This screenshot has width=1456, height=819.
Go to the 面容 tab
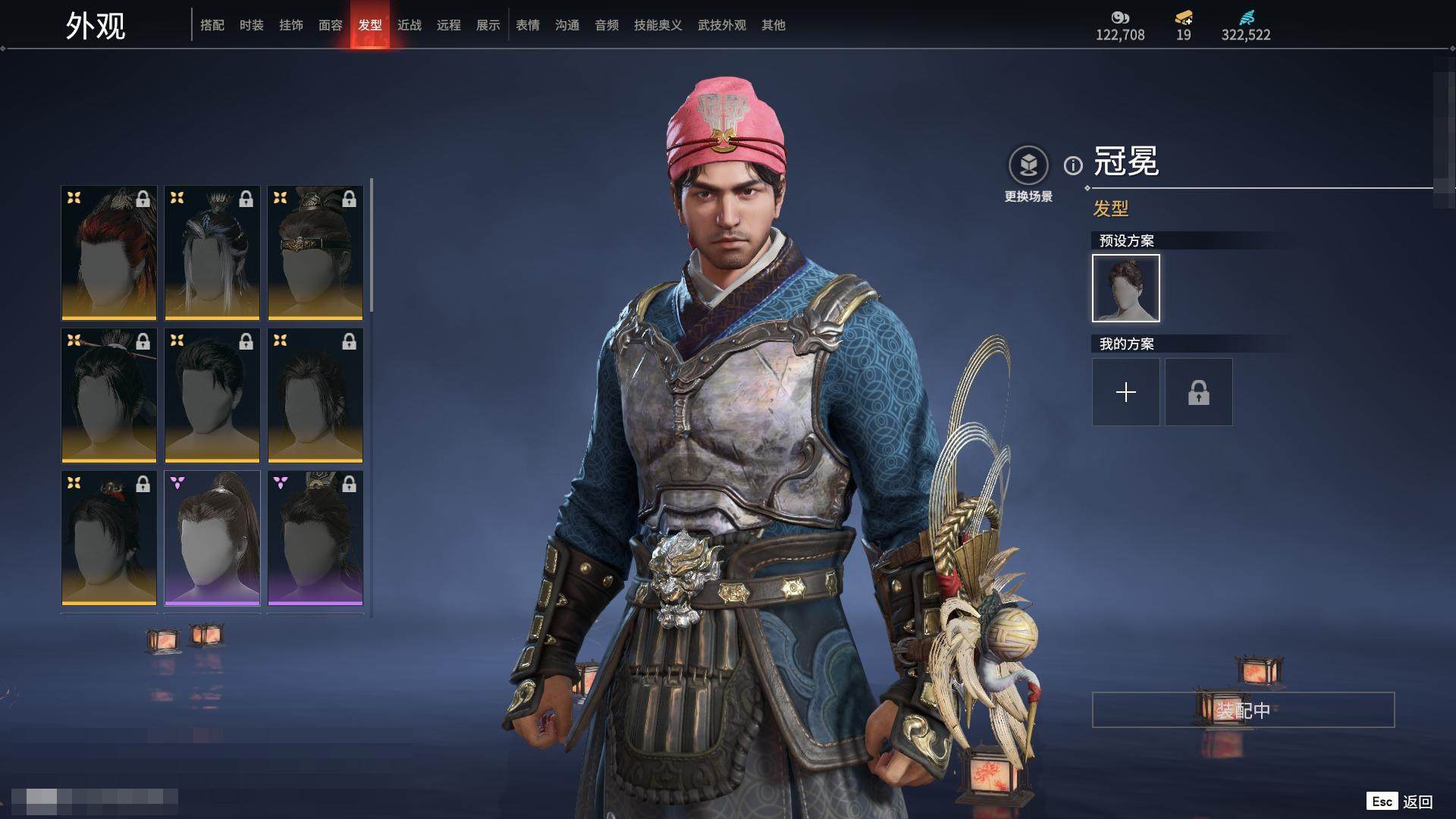(x=331, y=25)
